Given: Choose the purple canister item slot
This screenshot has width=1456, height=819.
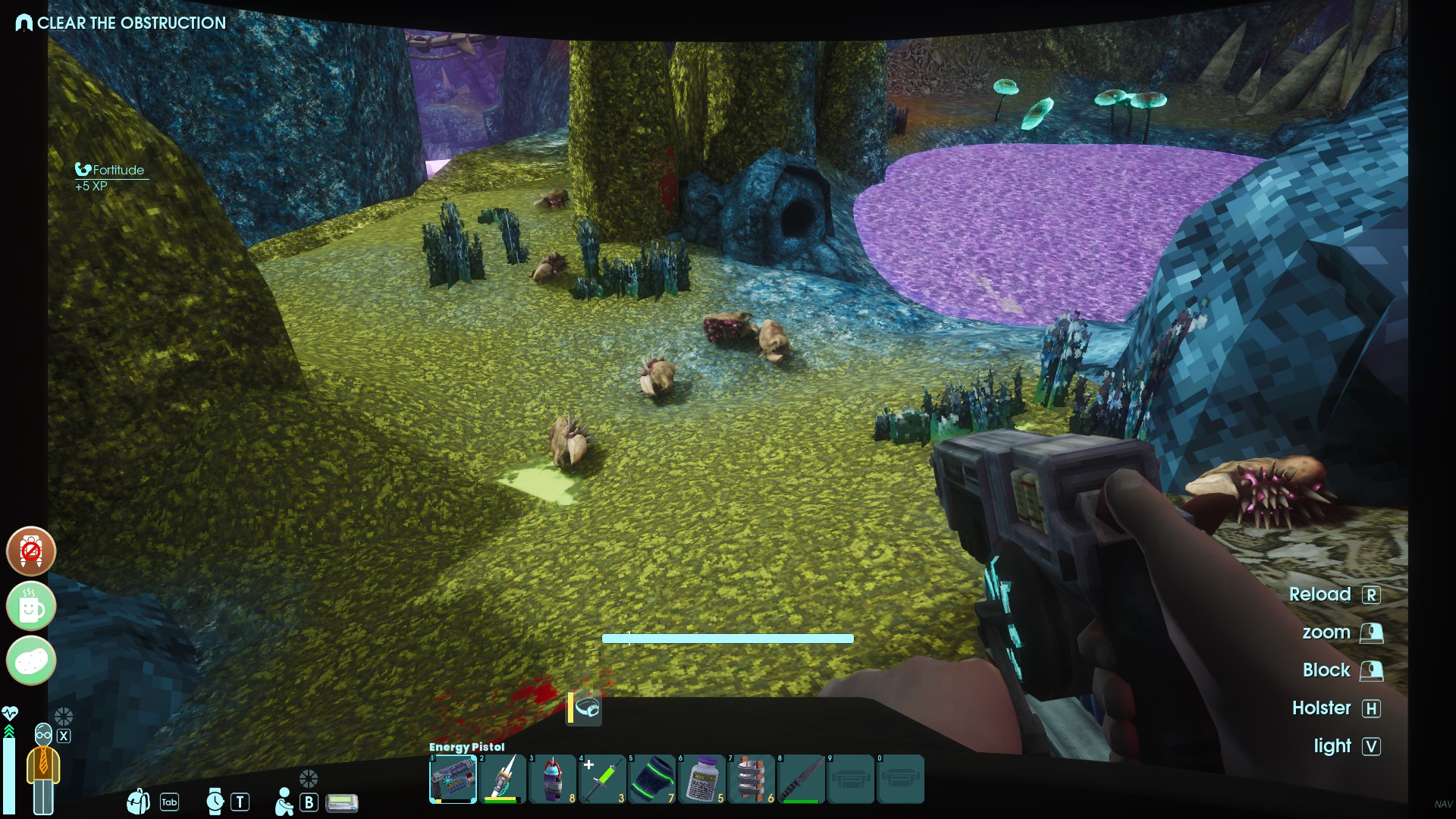Looking at the screenshot, I should point(552,779).
